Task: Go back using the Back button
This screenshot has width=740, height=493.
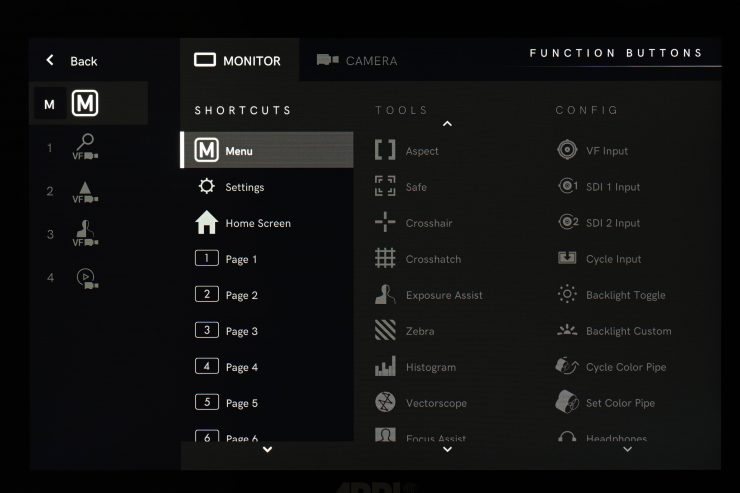Action: click(x=71, y=61)
